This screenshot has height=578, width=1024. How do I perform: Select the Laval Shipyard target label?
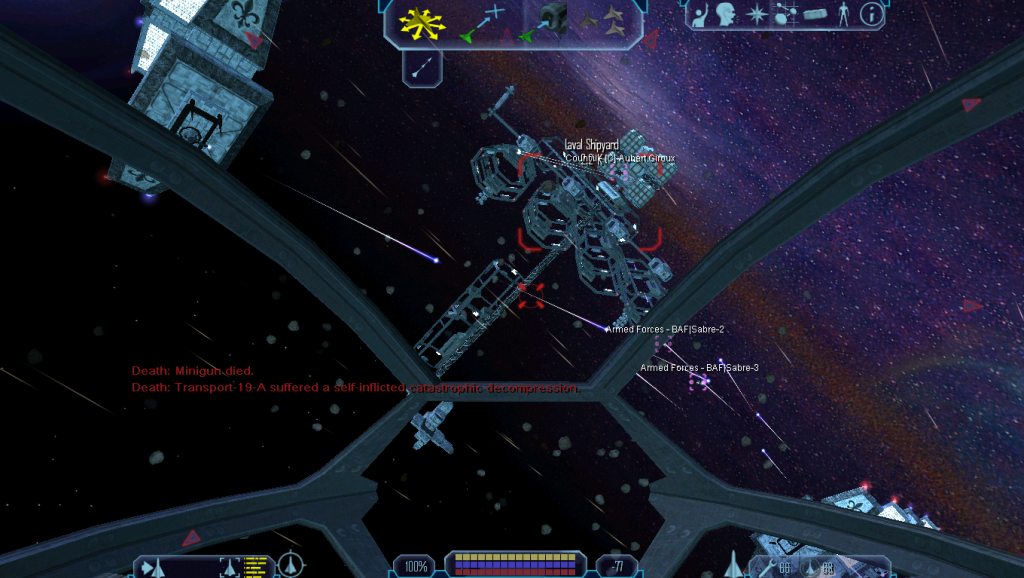[591, 145]
